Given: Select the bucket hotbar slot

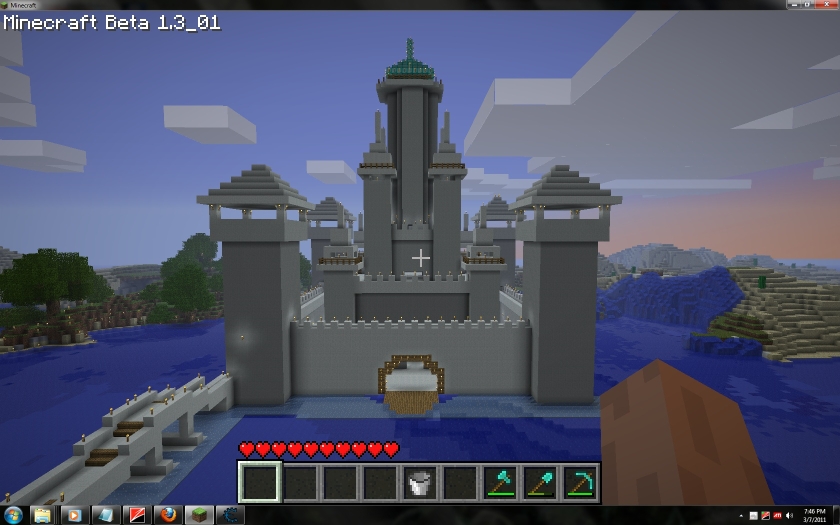Looking at the screenshot, I should tap(419, 483).
